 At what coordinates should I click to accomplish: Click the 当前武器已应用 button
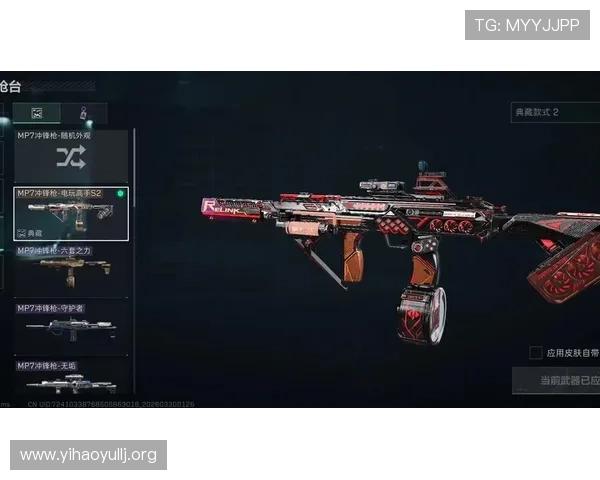pos(556,381)
